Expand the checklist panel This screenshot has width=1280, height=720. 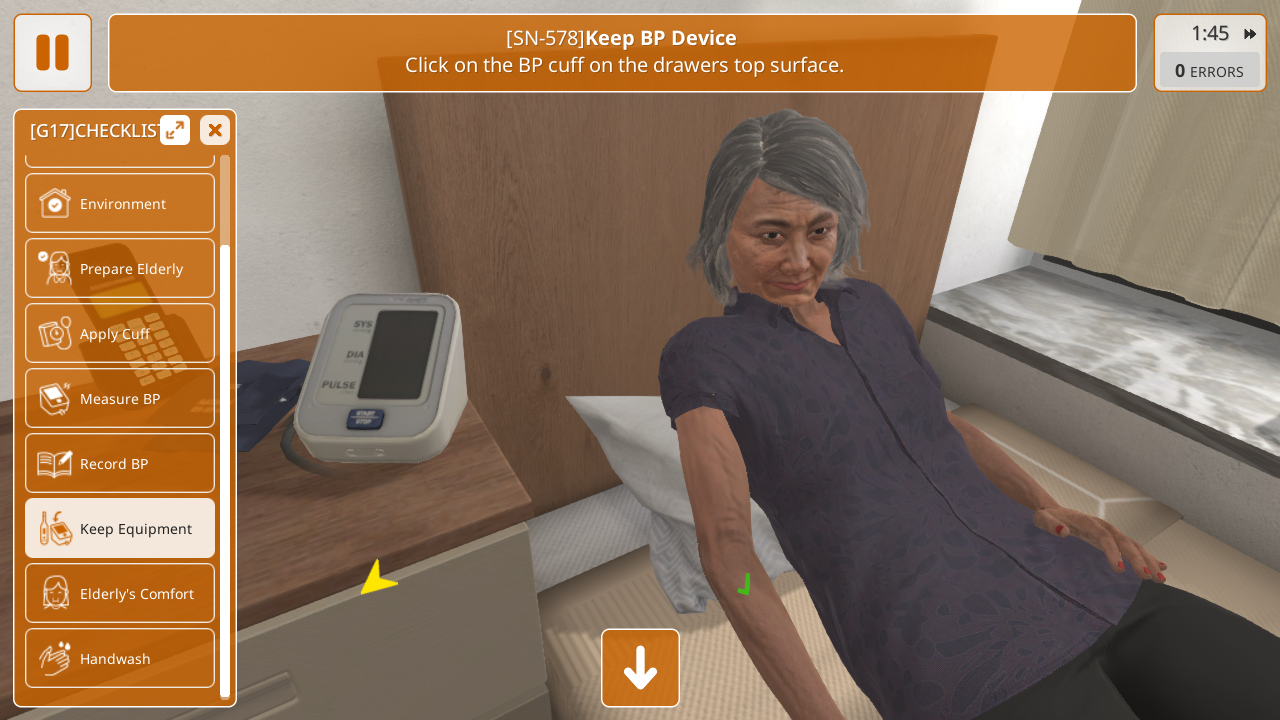175,130
